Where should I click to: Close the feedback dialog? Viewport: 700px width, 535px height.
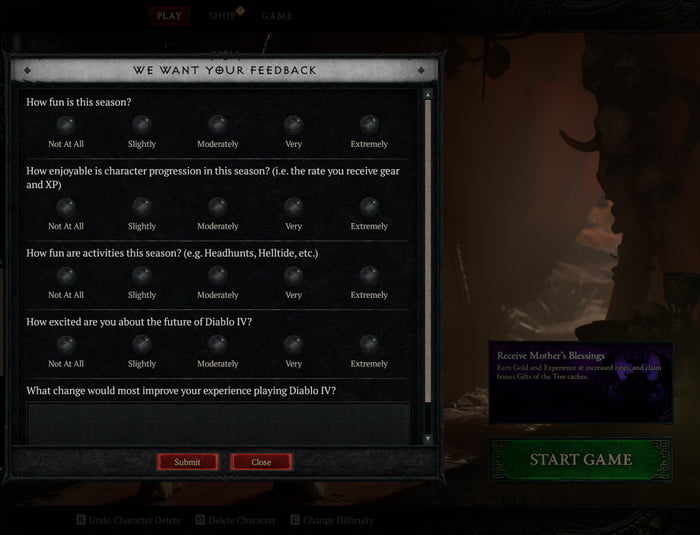click(x=261, y=462)
